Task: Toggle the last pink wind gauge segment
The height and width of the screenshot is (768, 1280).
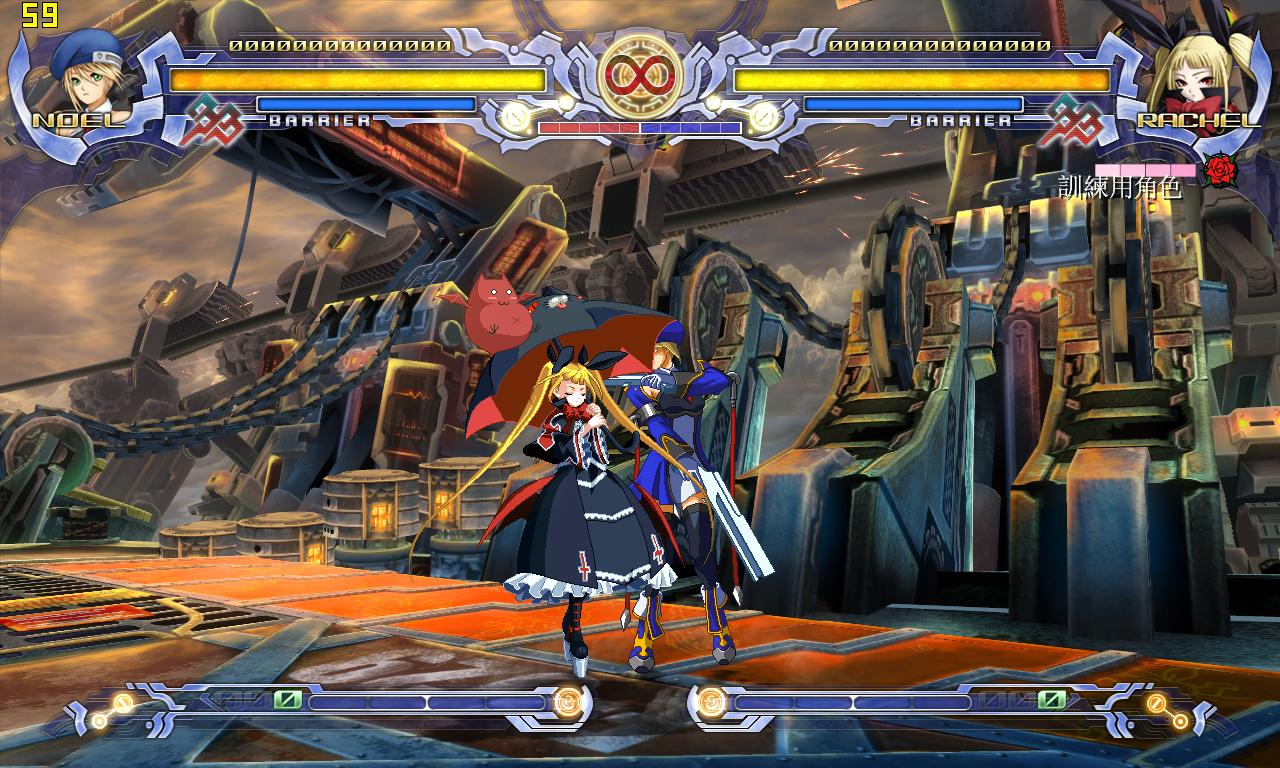Action: click(1183, 170)
